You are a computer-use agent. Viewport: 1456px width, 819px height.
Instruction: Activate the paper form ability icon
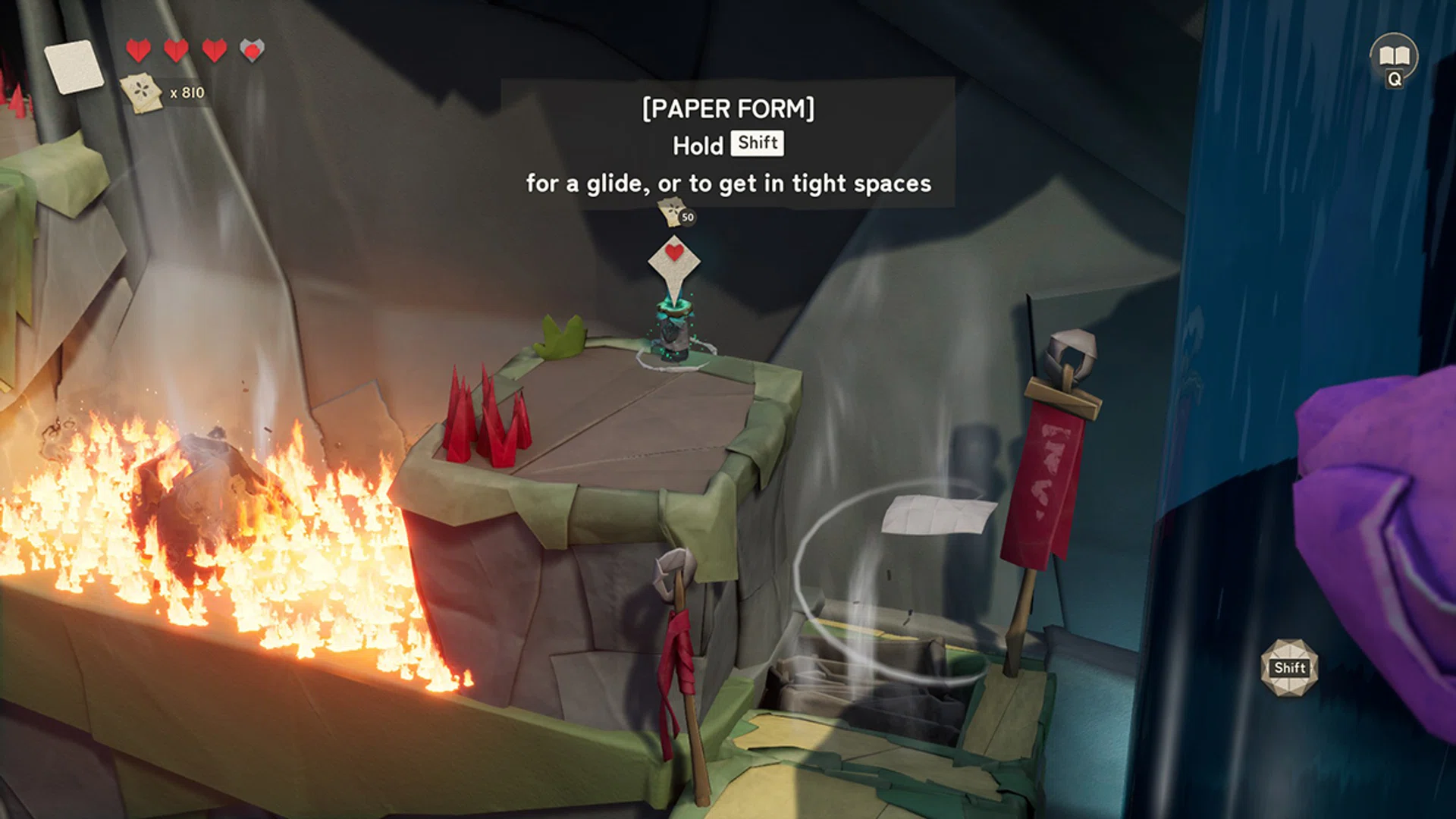tap(1289, 667)
